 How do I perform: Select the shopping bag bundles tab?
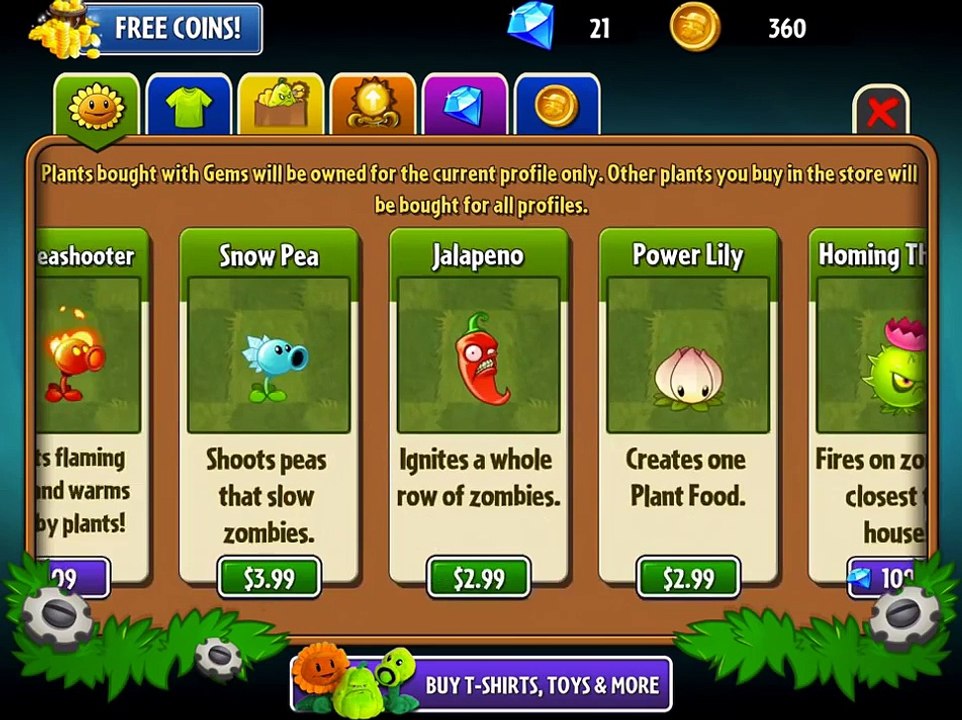[280, 106]
